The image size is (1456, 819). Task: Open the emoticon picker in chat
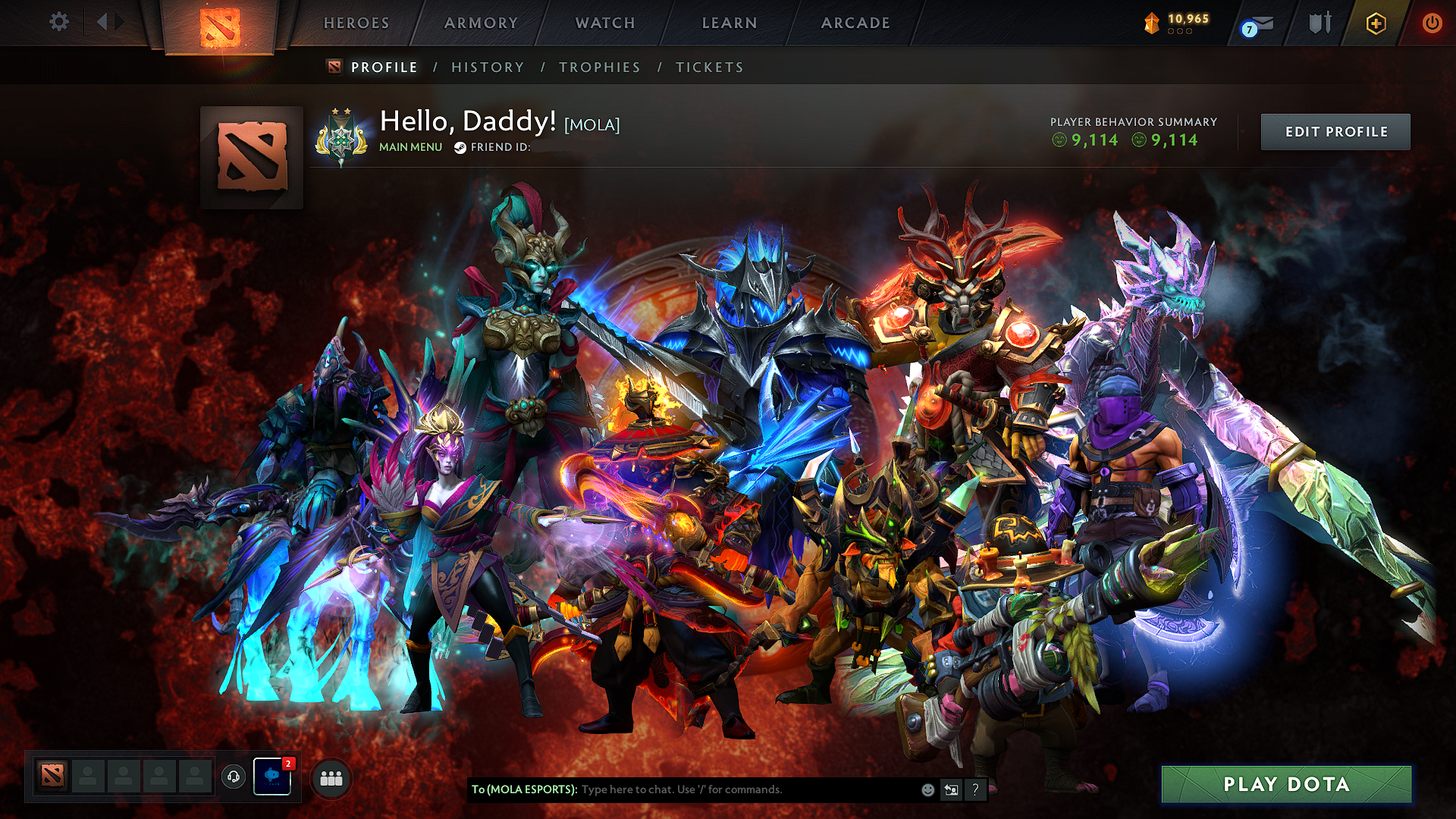click(x=927, y=789)
